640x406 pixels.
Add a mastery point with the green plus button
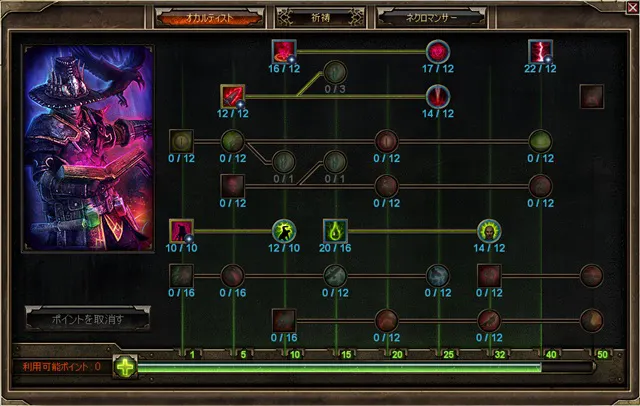(x=125, y=366)
